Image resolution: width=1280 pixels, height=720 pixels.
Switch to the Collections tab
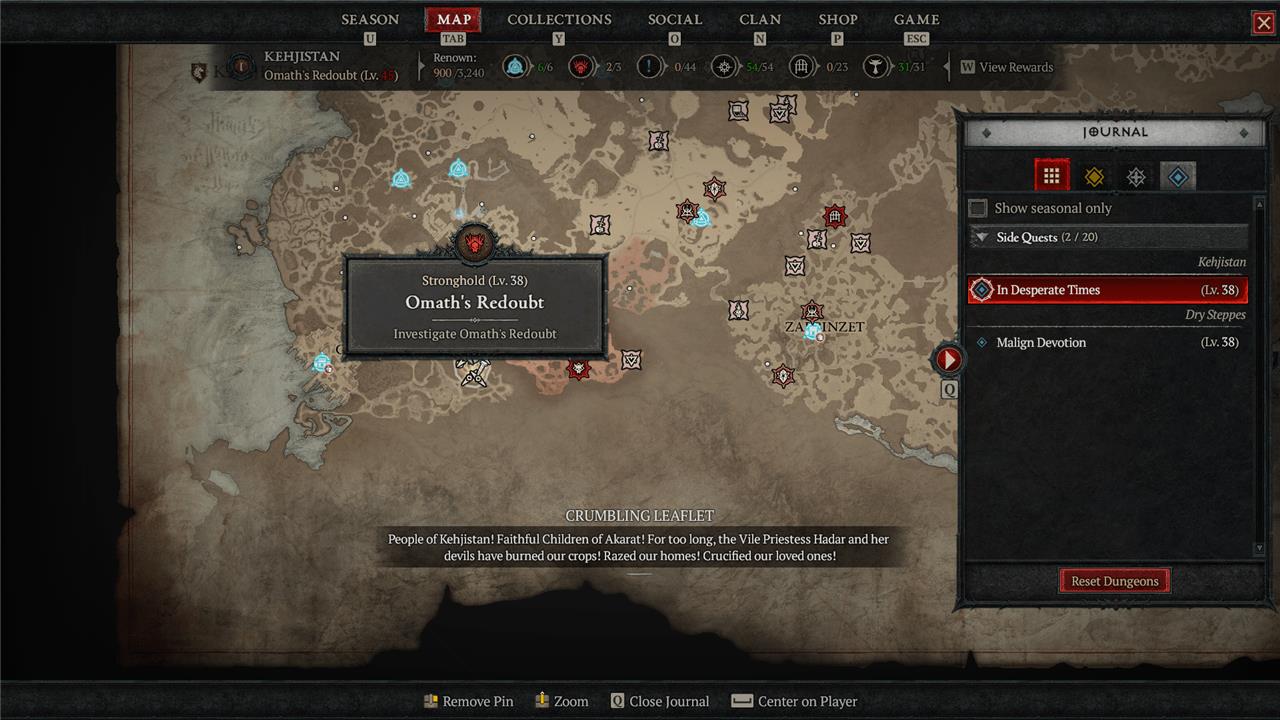point(559,19)
